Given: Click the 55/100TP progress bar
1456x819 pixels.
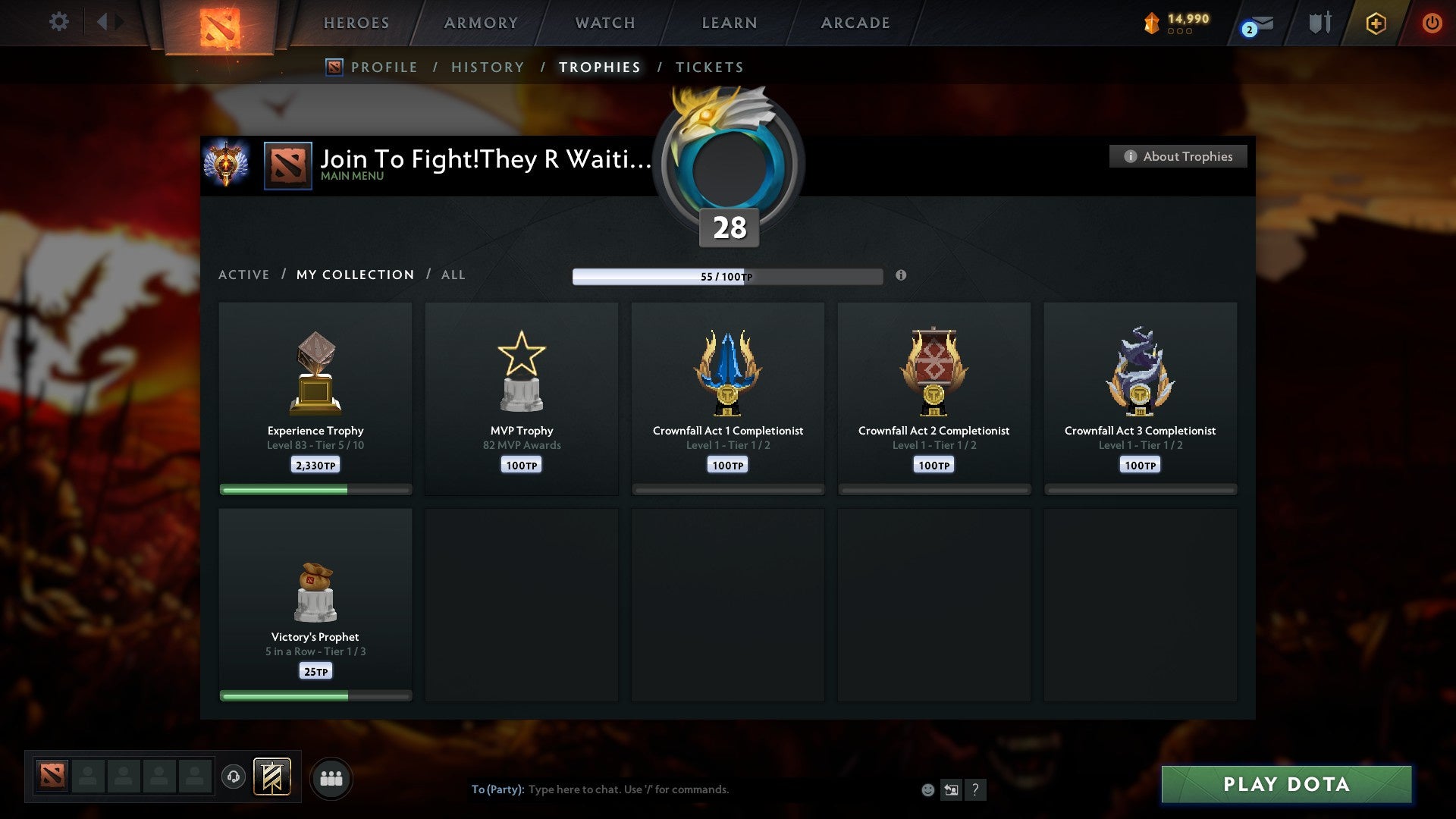Looking at the screenshot, I should [728, 276].
